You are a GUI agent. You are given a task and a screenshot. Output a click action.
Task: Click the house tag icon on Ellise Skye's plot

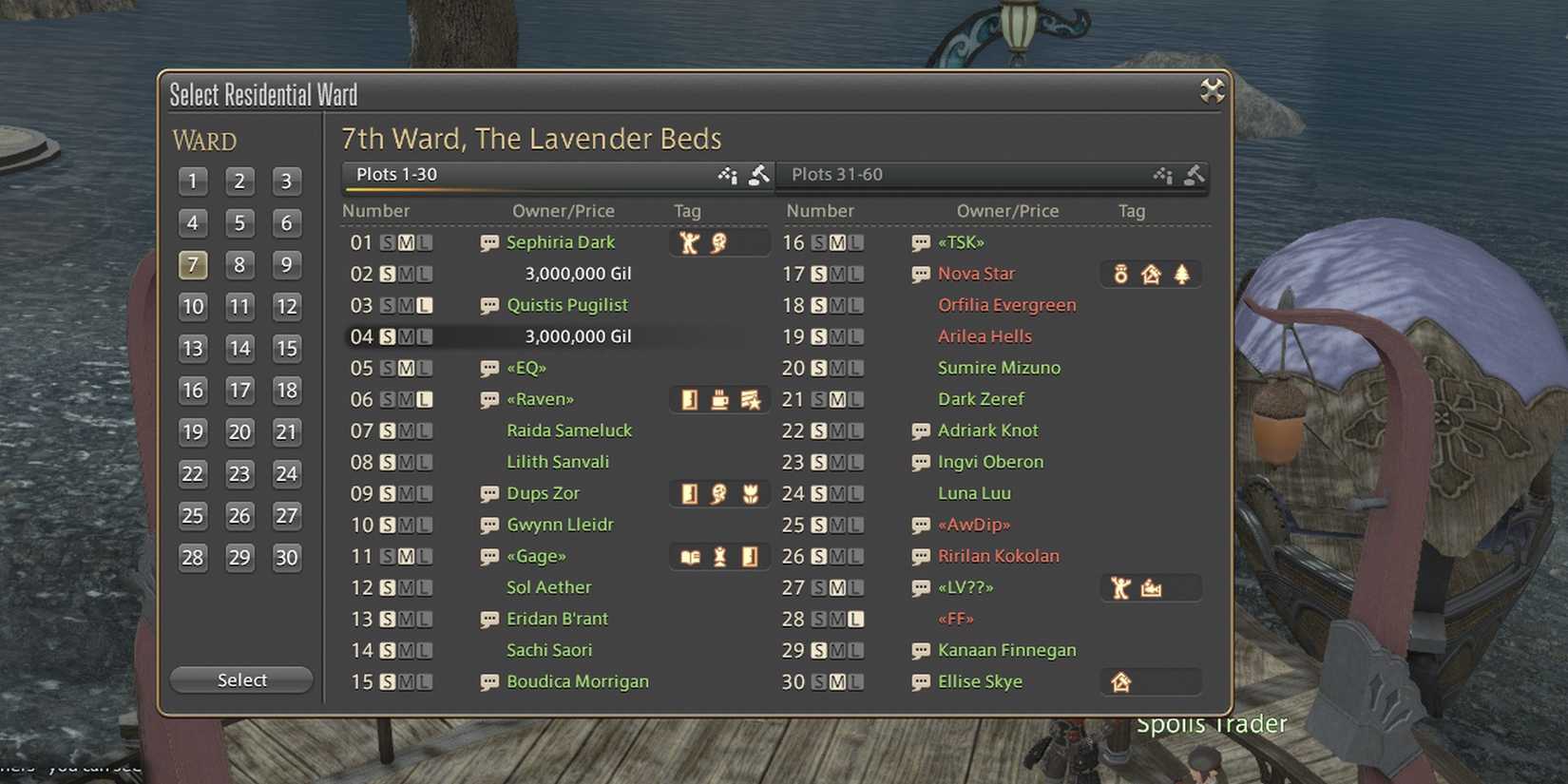pyautogui.click(x=1122, y=681)
